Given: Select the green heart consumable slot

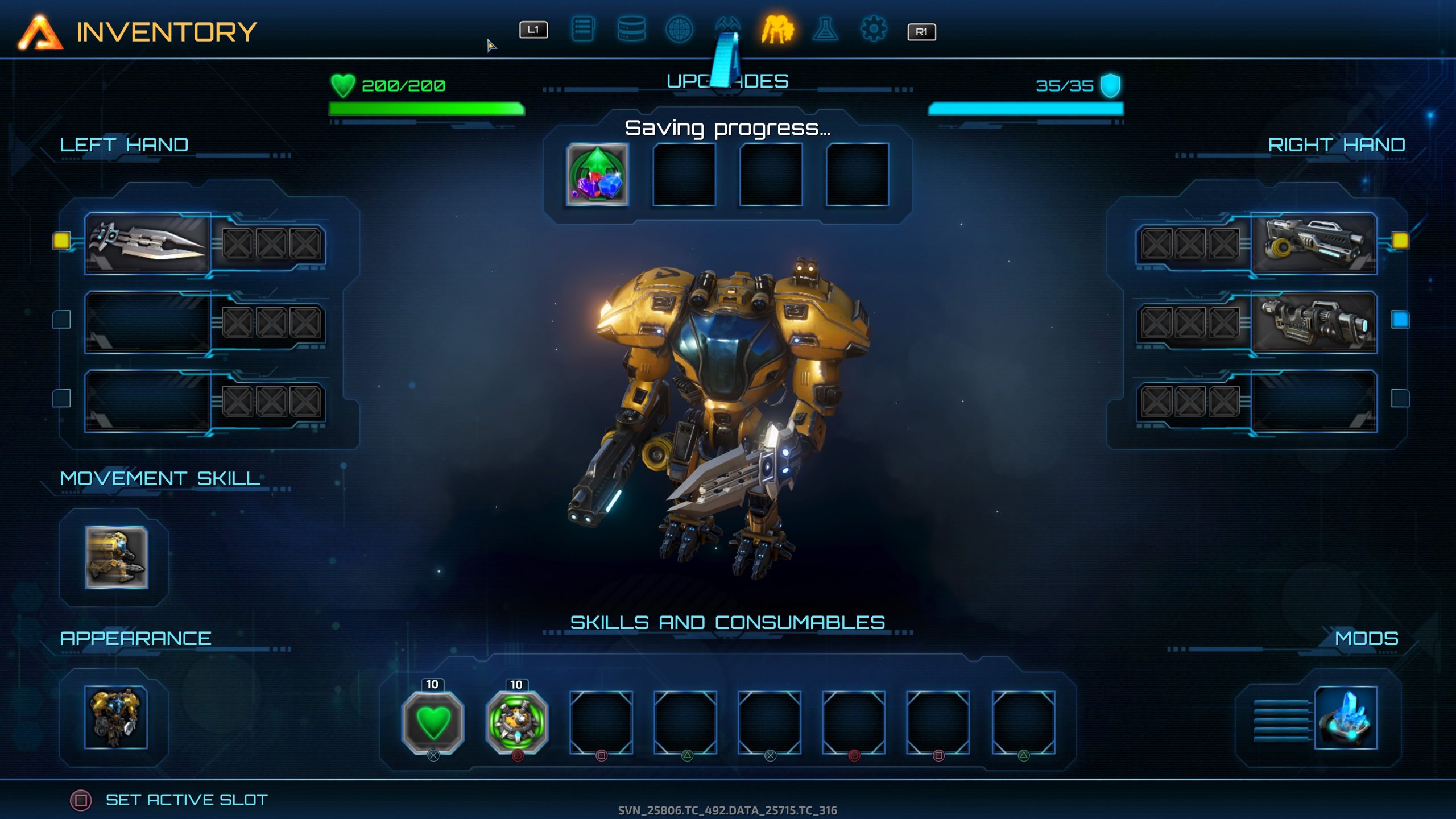Looking at the screenshot, I should tap(433, 722).
